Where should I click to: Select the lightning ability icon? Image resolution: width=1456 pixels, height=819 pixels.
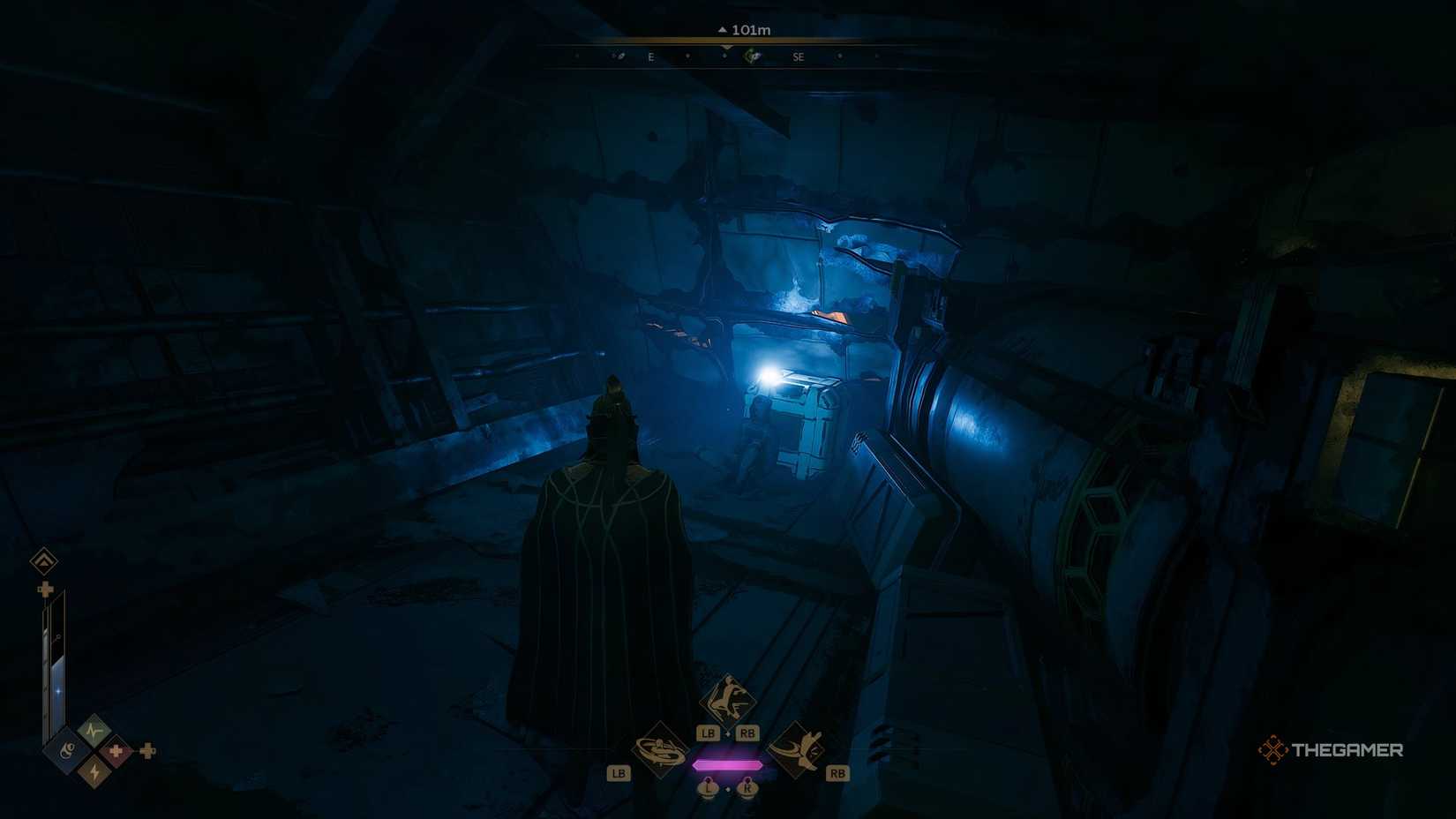click(95, 771)
